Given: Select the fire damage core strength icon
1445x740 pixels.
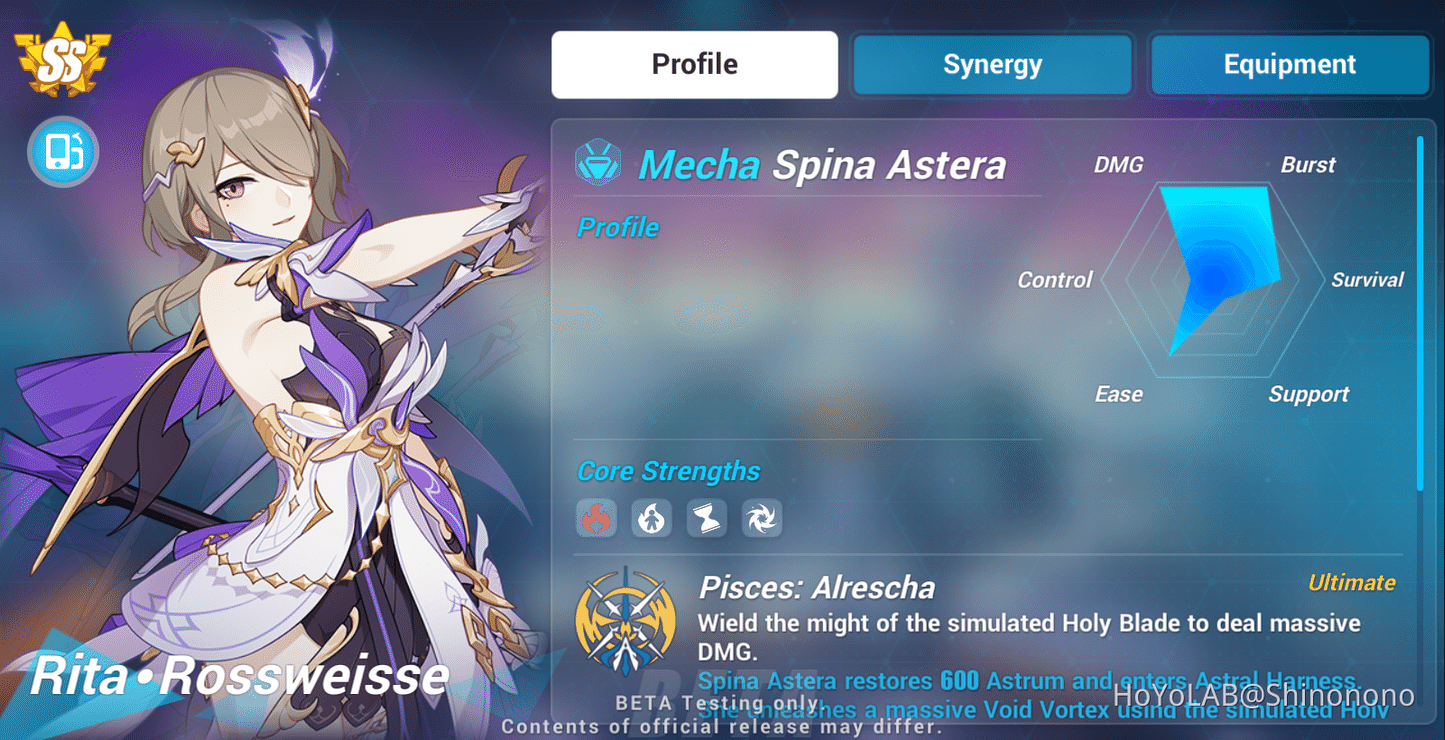Looking at the screenshot, I should 596,518.
